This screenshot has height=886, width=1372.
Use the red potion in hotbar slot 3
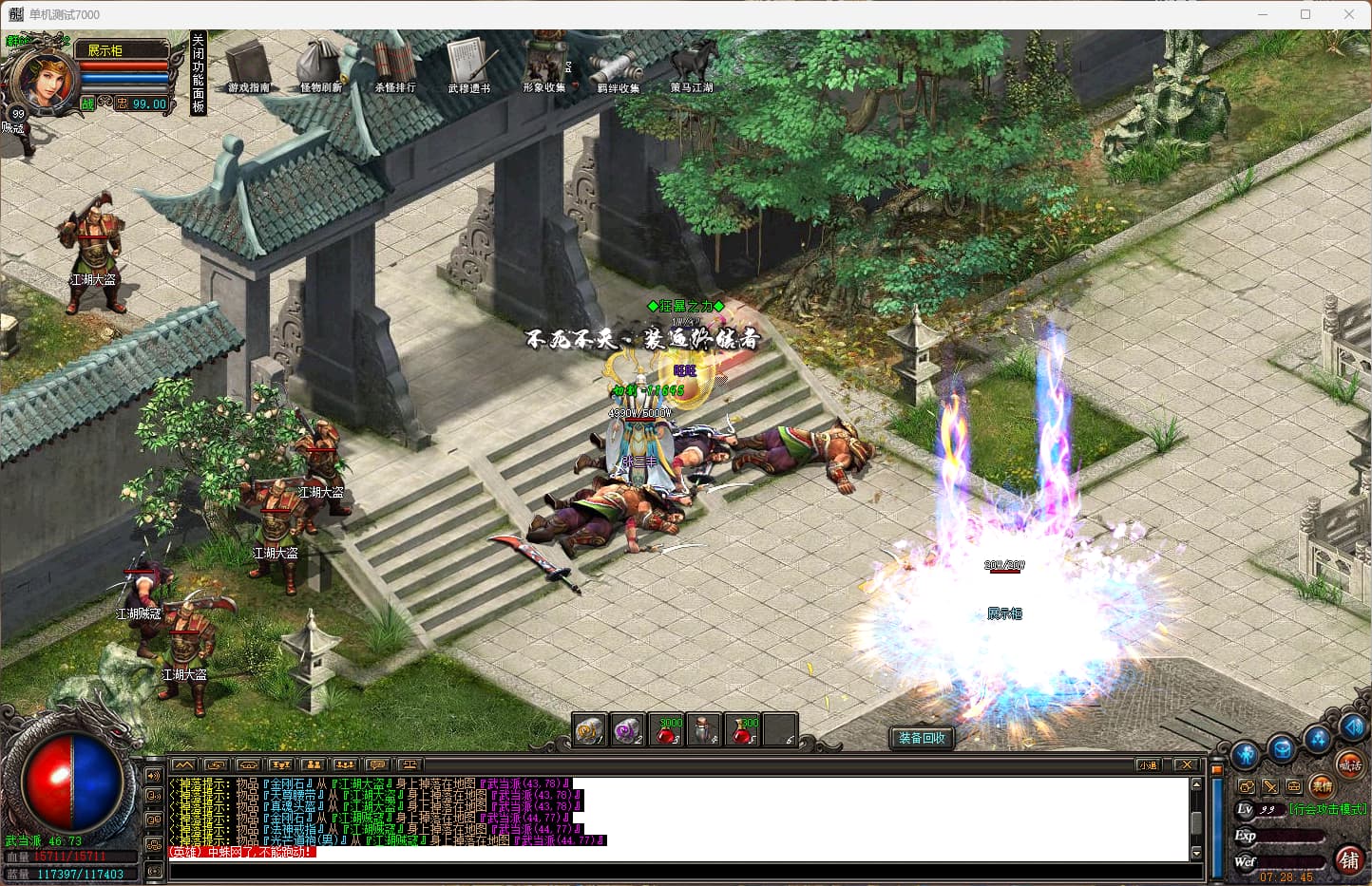coord(667,730)
